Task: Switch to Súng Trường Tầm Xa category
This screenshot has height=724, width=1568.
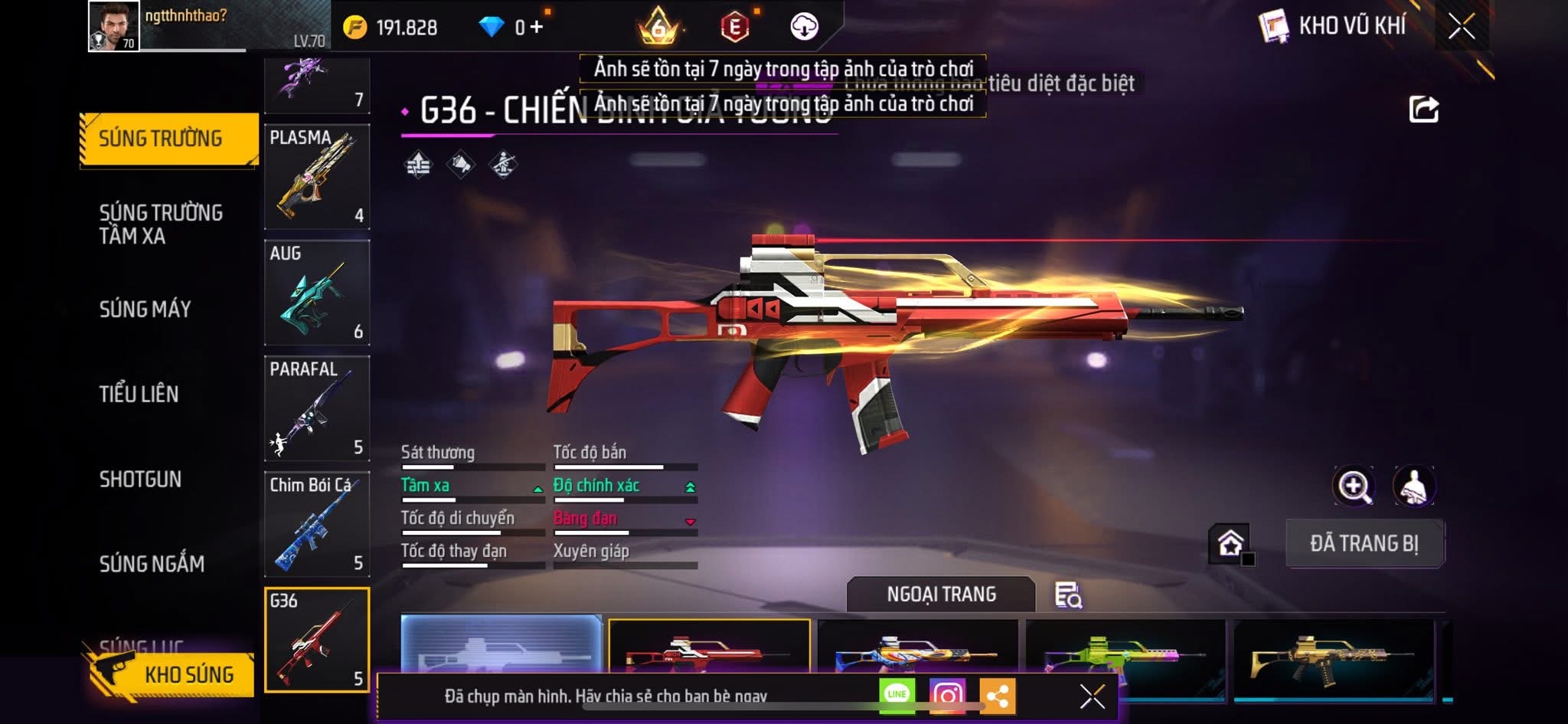Action: 161,224
